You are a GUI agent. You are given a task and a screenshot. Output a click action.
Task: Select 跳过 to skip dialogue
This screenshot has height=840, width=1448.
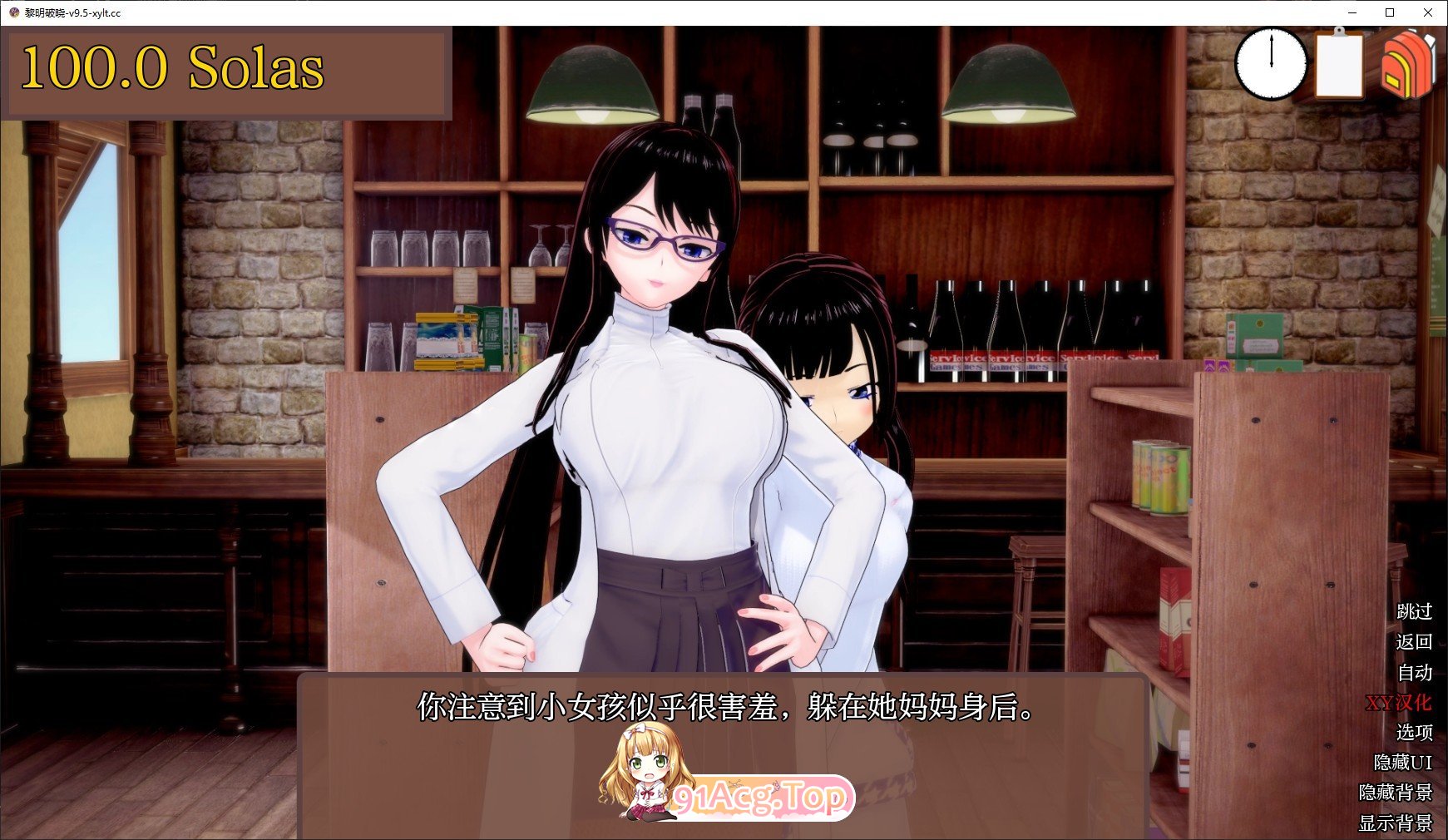point(1415,613)
